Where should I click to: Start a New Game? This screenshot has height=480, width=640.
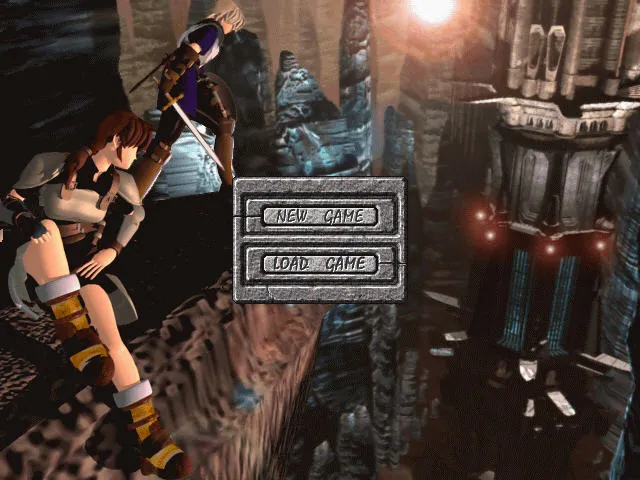[320, 216]
